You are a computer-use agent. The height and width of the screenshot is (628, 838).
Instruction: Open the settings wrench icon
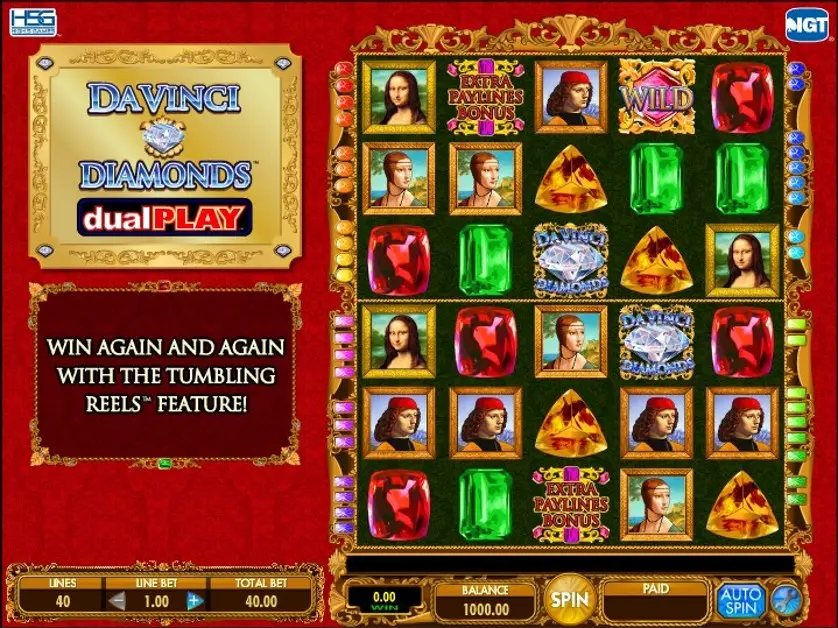[785, 600]
